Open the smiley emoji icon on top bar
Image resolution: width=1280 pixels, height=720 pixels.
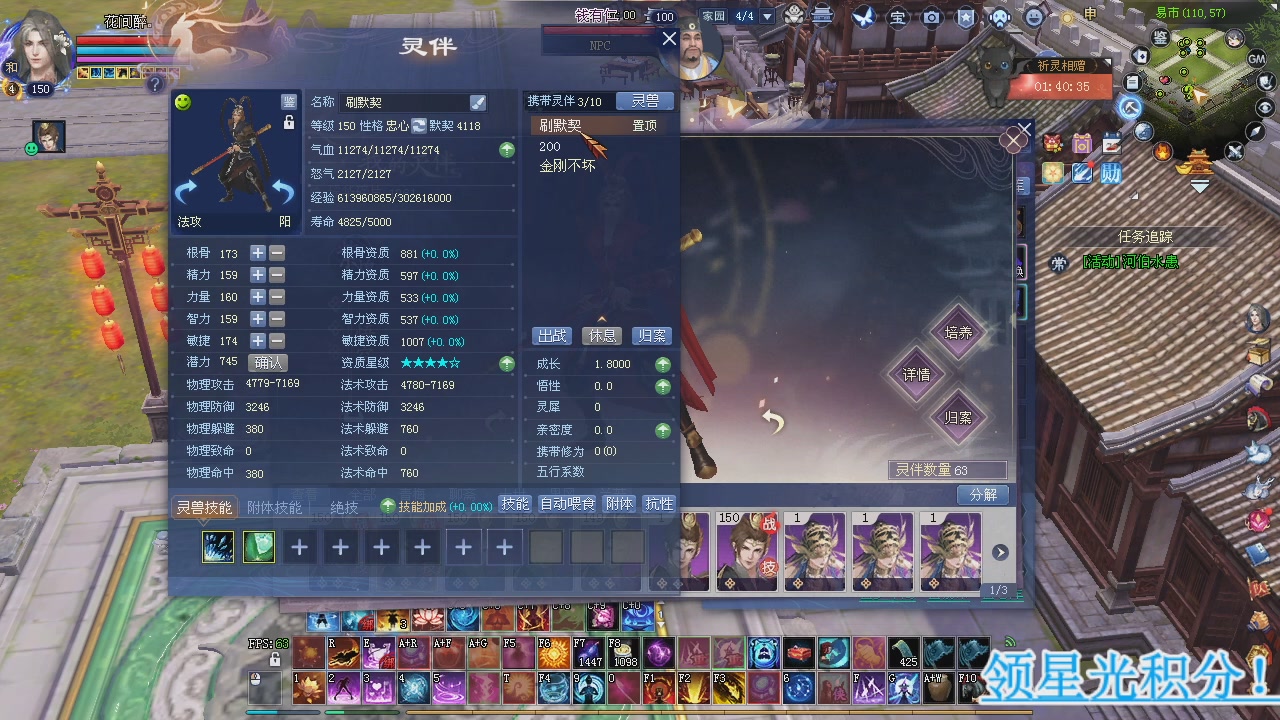1032,17
